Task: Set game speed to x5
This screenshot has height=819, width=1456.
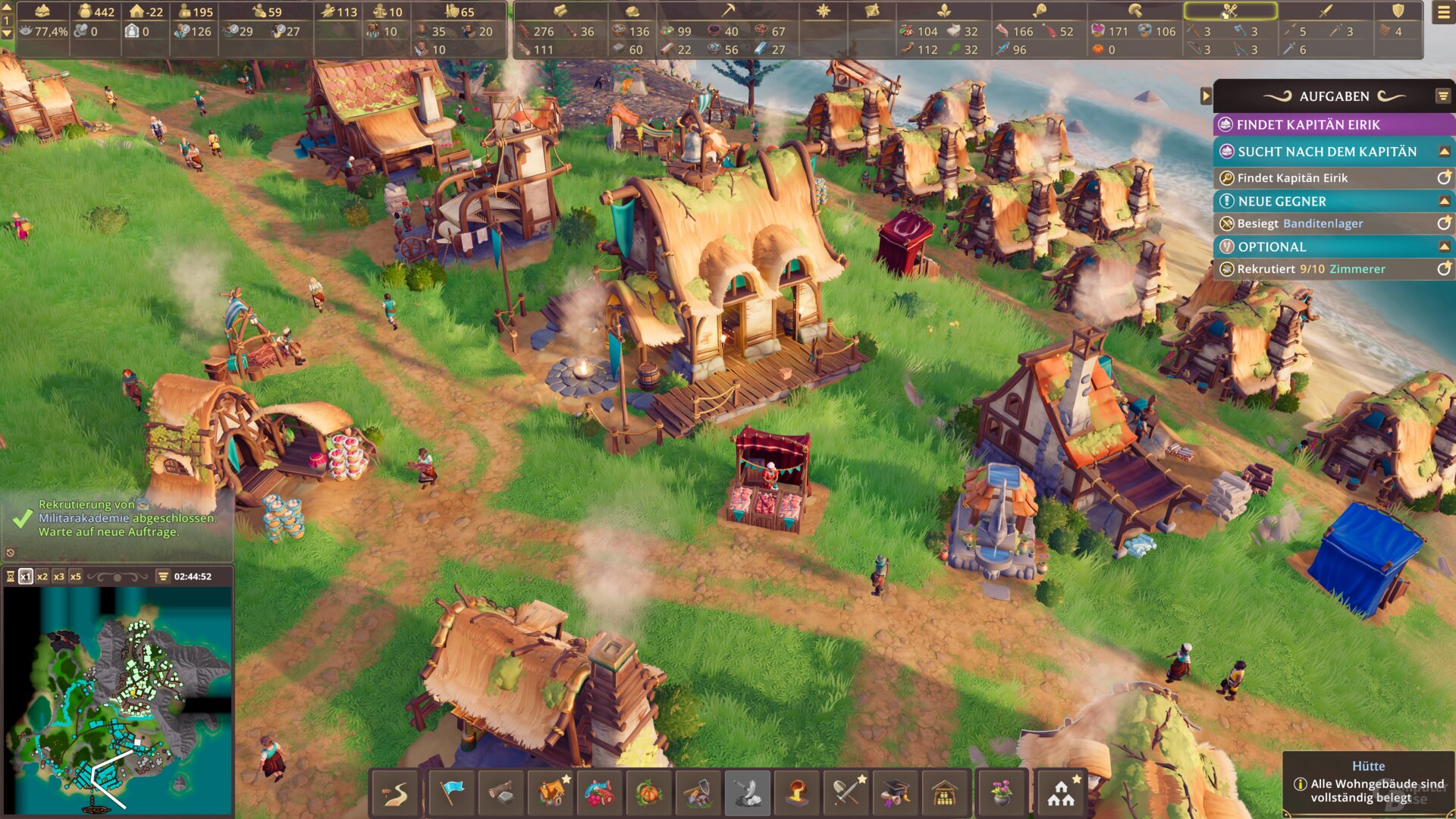Action: (76, 577)
